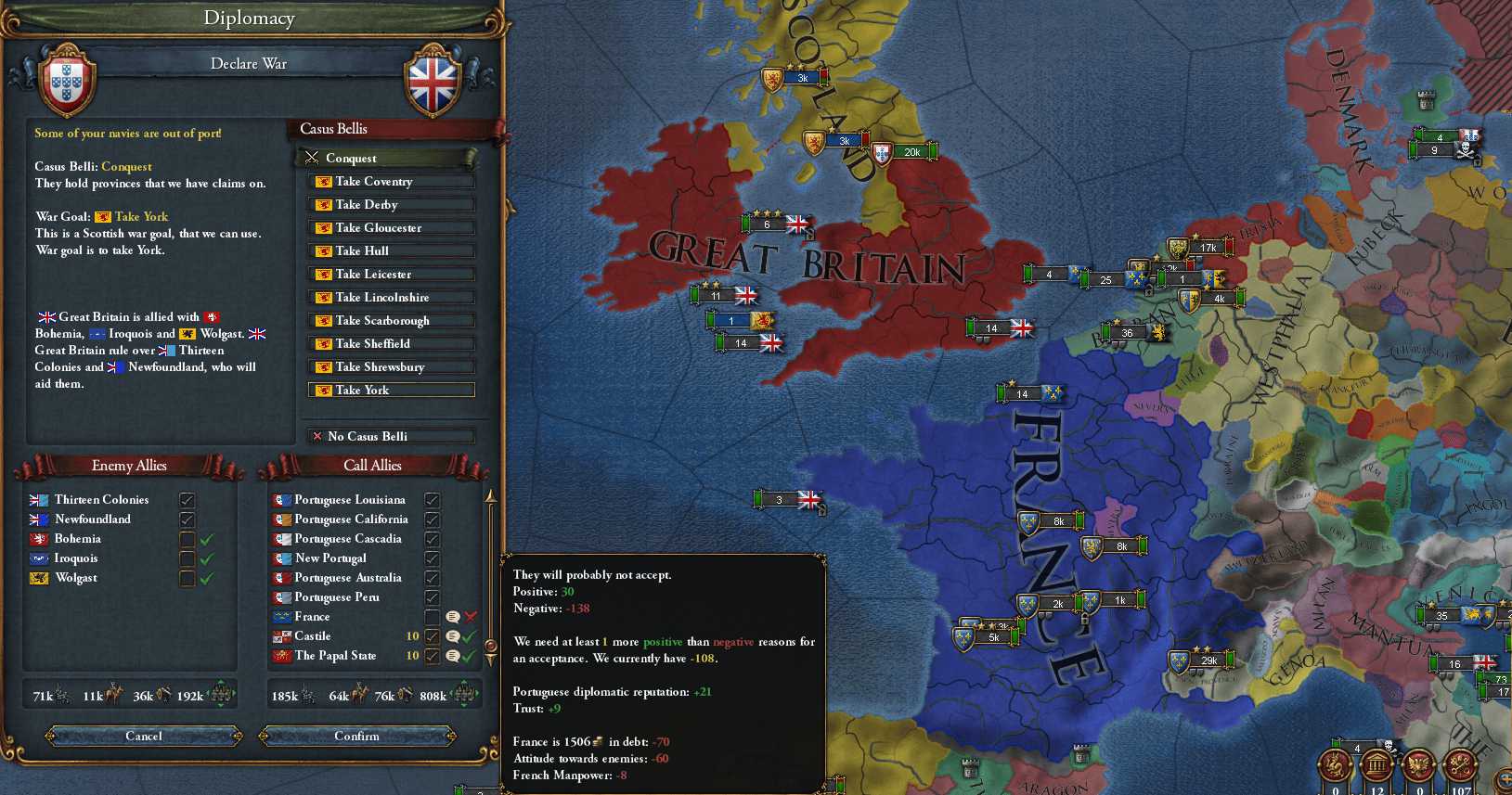1512x795 pixels.
Task: Choose the Take Leicester war goal
Action: pyautogui.click(x=391, y=275)
